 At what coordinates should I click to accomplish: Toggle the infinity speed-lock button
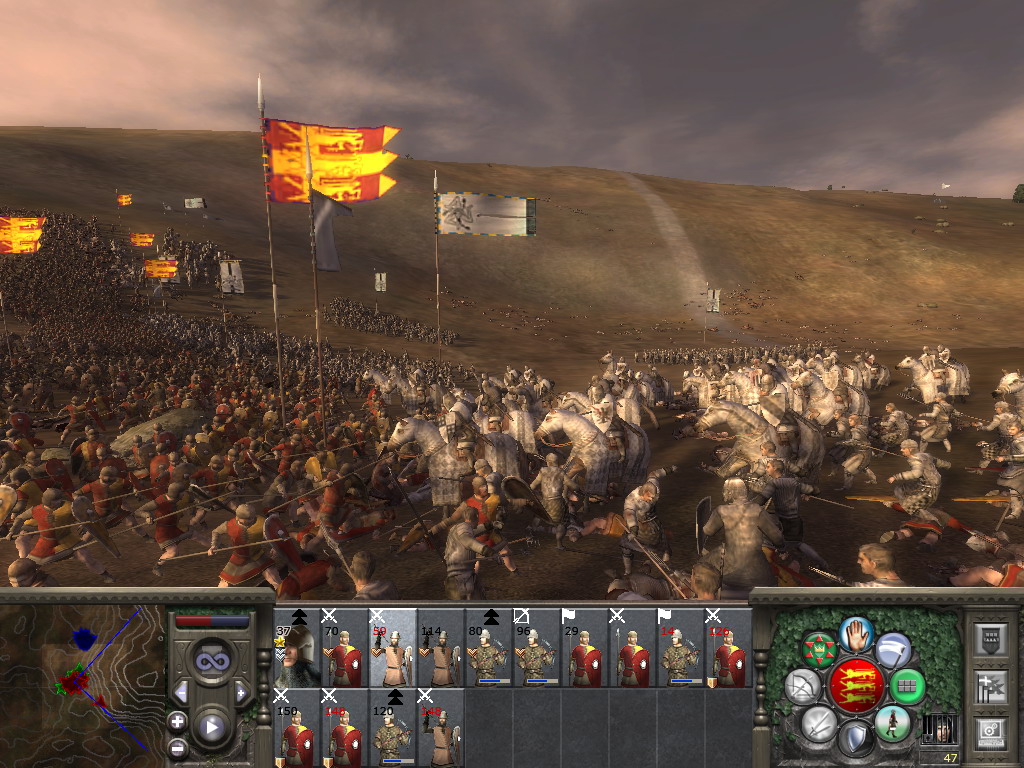tap(211, 660)
